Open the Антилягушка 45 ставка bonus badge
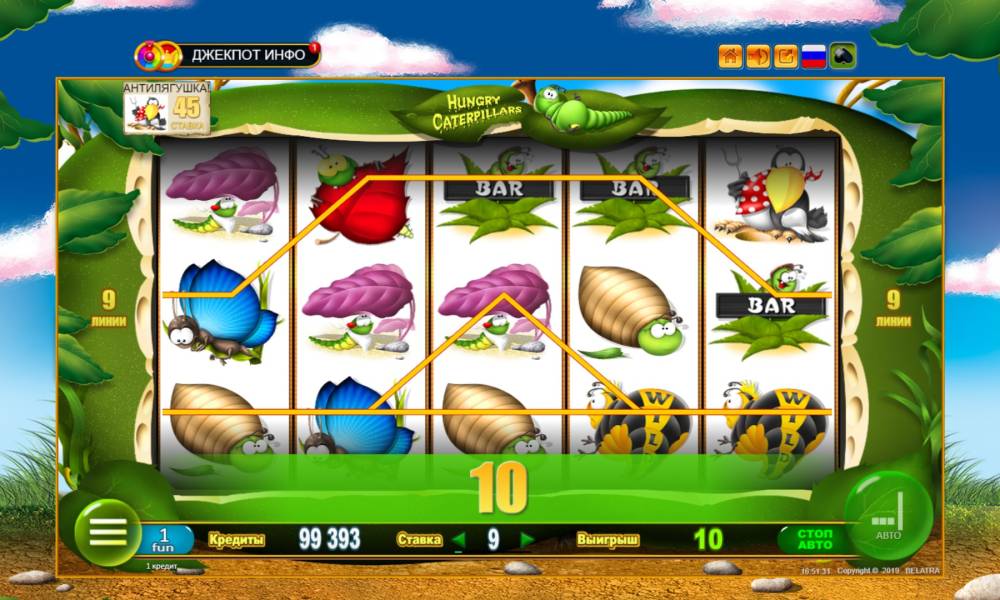 pos(167,108)
